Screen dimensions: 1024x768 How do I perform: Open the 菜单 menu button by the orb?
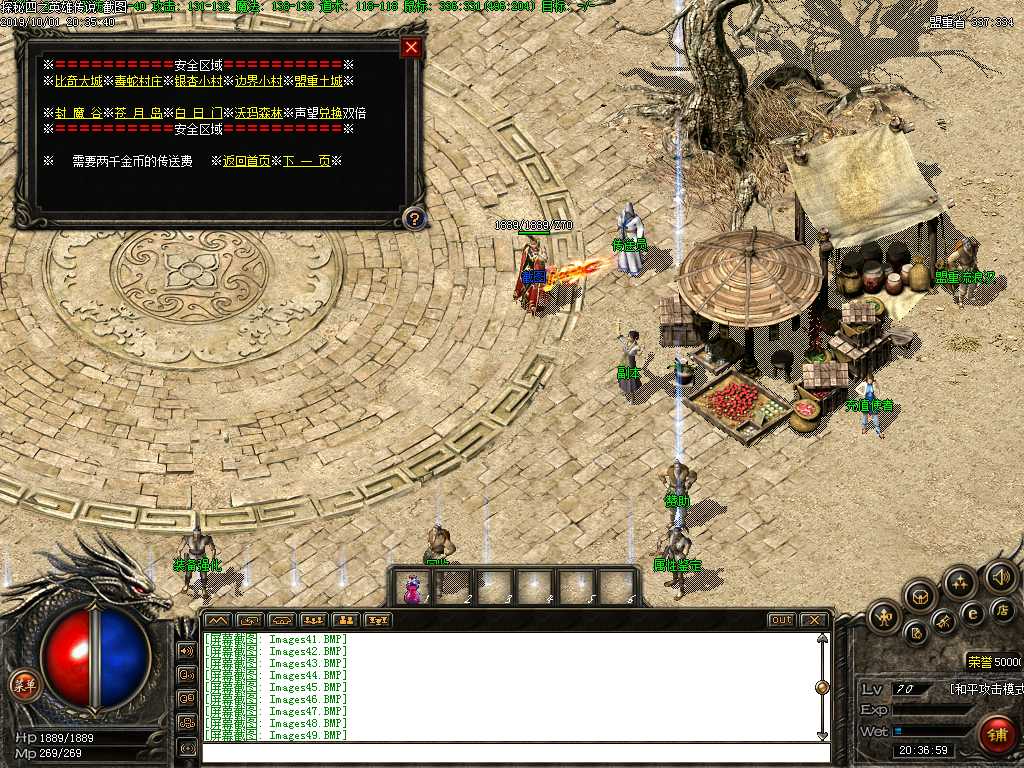[23, 685]
